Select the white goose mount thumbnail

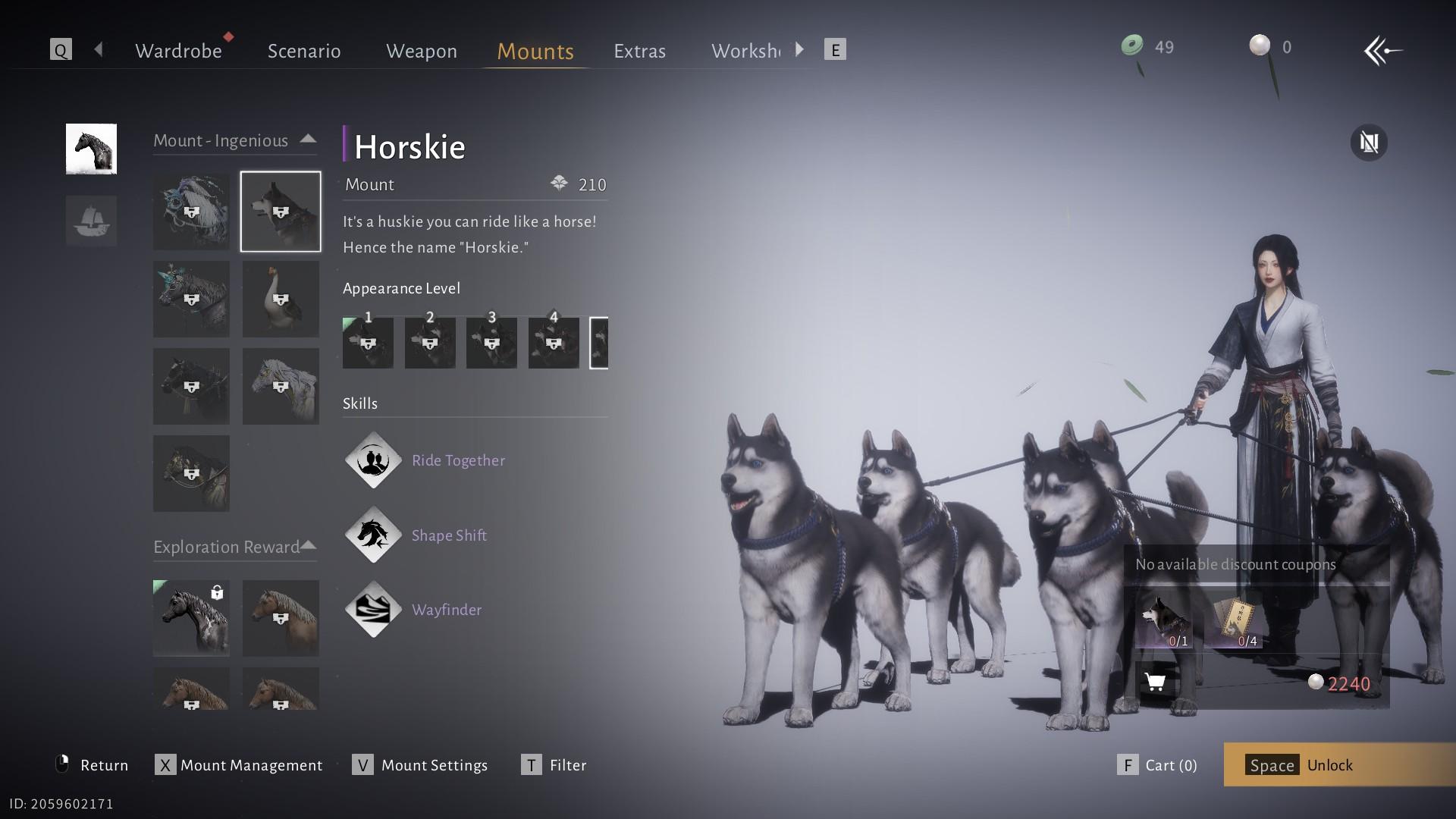[x=281, y=300]
